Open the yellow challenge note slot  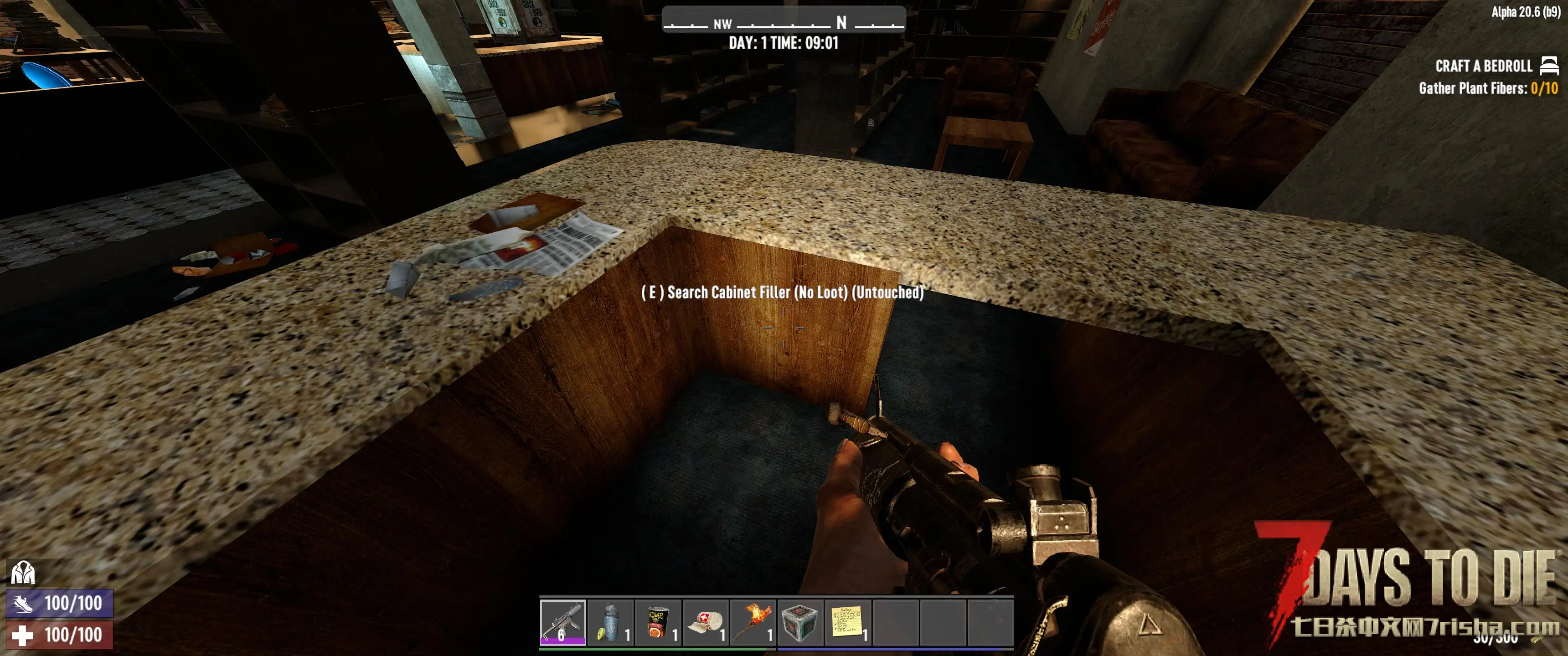click(x=848, y=622)
